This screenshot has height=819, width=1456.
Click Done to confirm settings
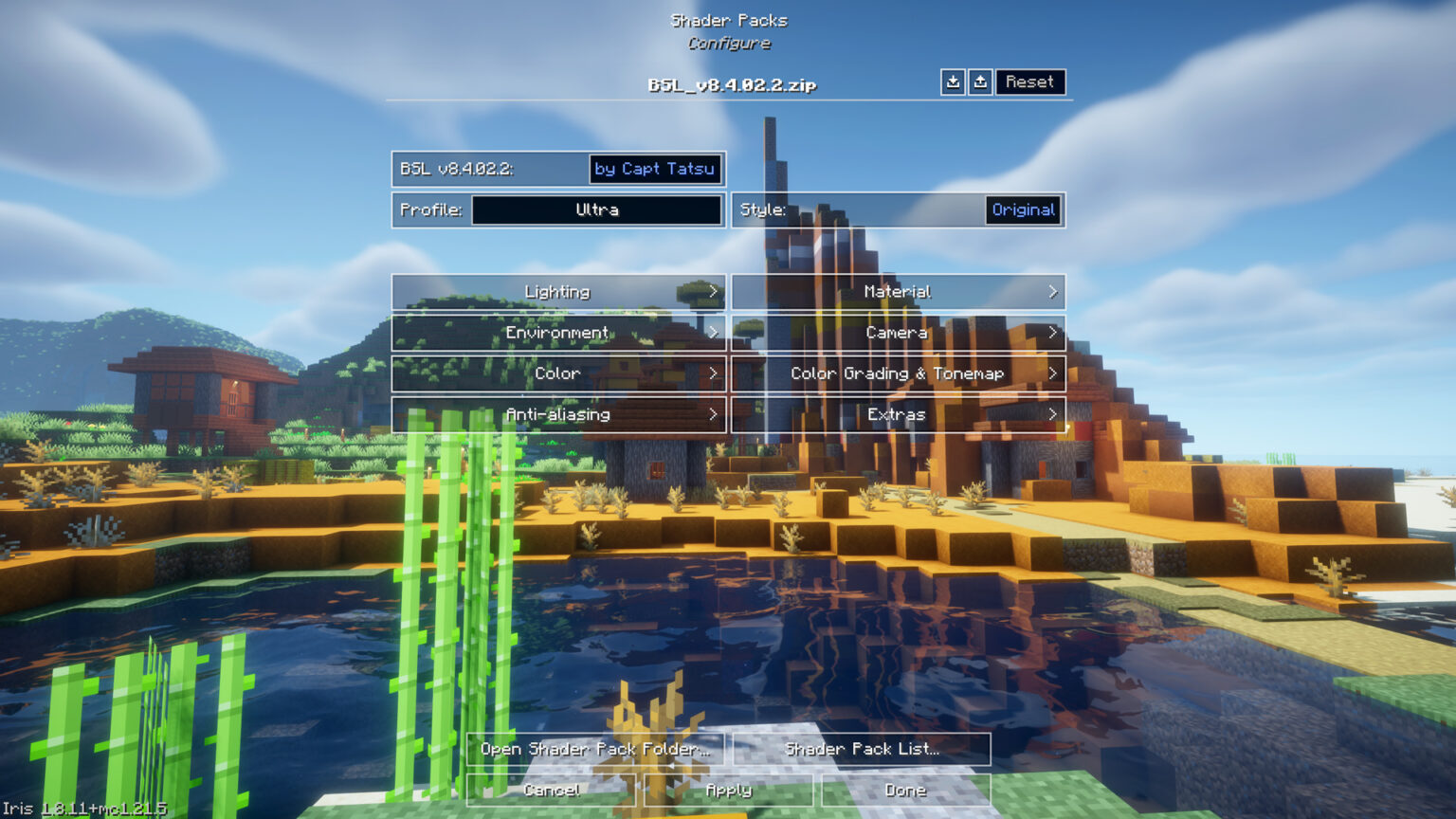click(906, 790)
